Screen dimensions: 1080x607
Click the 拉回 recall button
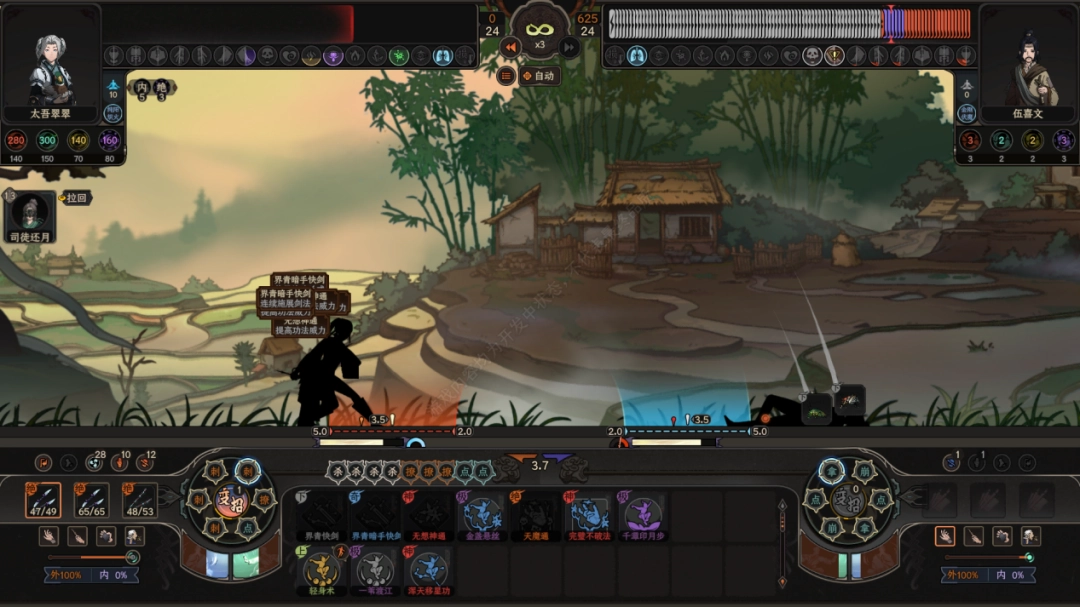(77, 198)
